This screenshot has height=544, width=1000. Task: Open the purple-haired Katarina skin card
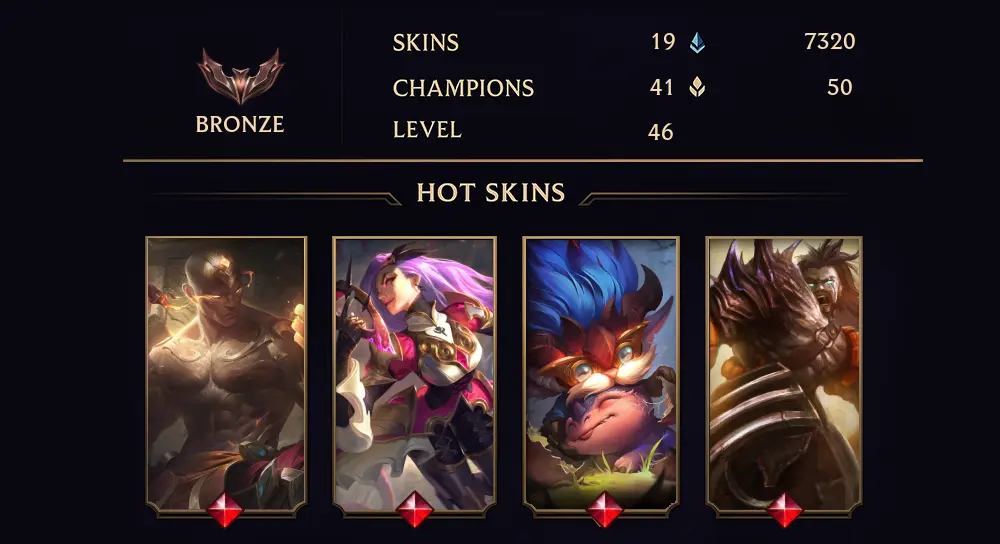(x=414, y=374)
